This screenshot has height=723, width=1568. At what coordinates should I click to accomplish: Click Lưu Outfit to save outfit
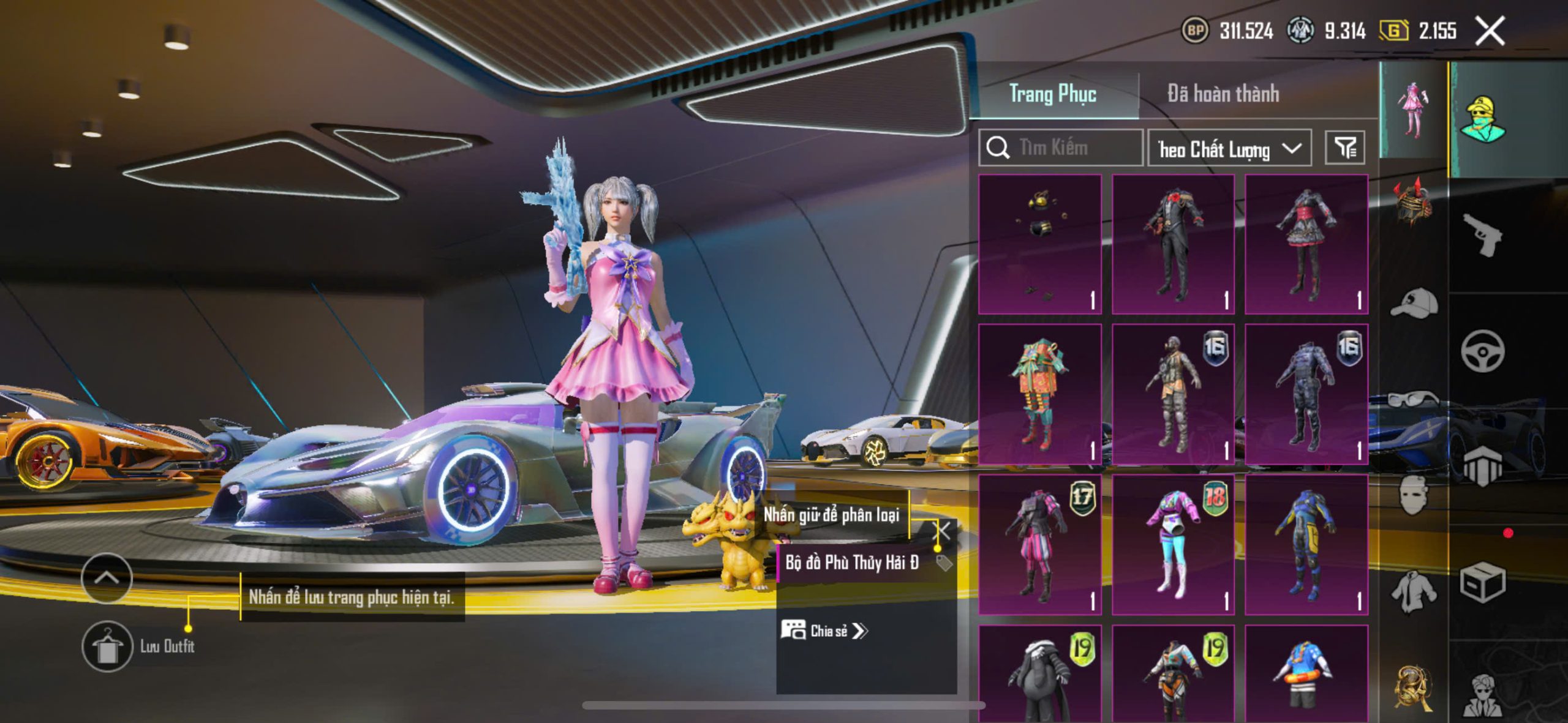point(108,646)
